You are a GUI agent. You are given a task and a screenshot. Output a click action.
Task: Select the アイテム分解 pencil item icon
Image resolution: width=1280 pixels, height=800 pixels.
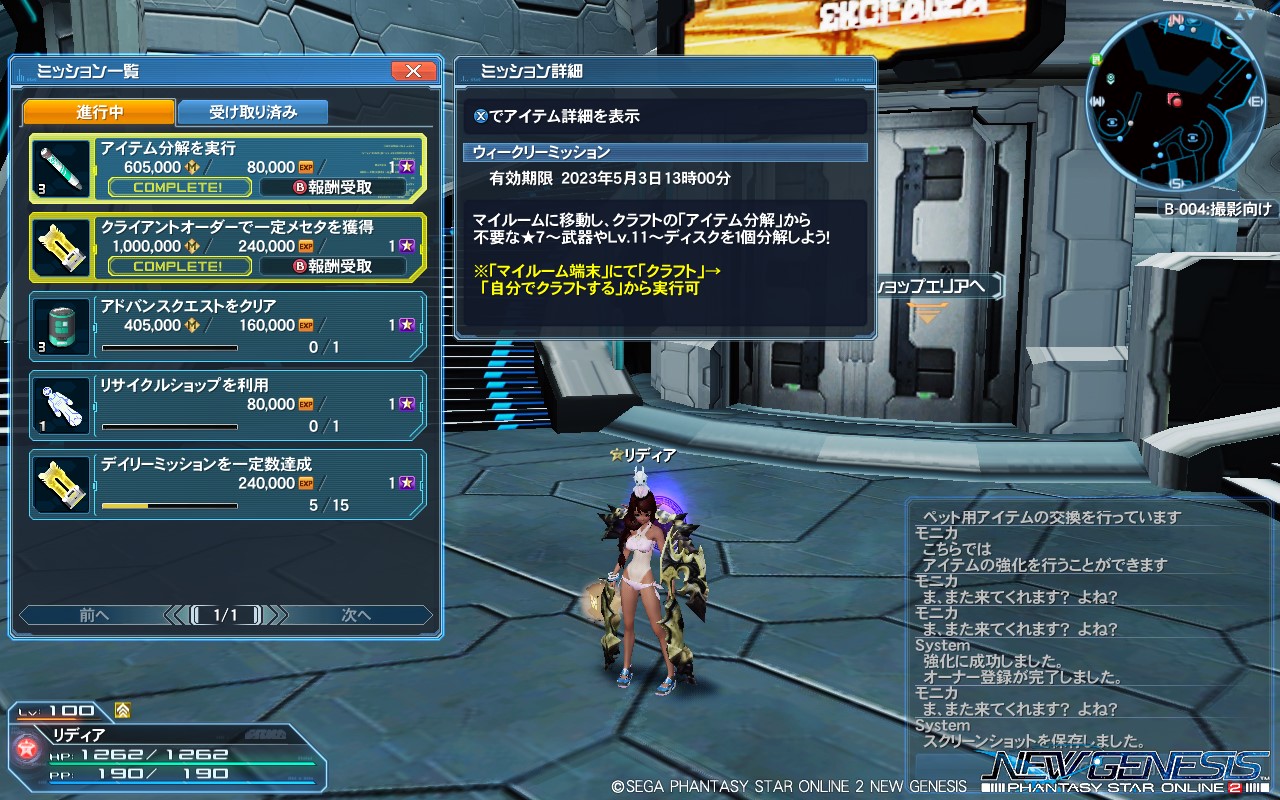point(60,168)
